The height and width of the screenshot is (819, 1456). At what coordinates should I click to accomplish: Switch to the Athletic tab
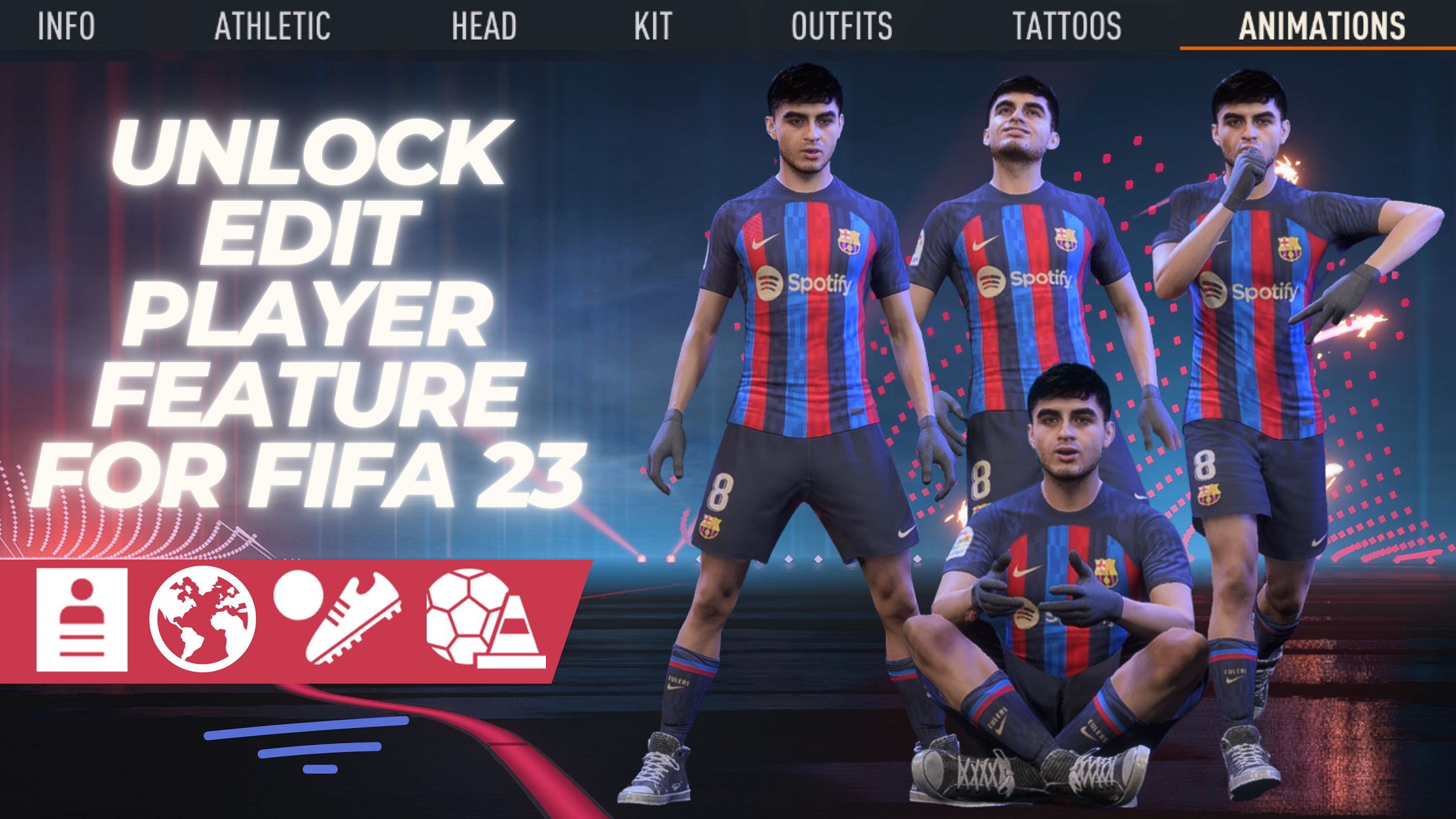pyautogui.click(x=272, y=27)
